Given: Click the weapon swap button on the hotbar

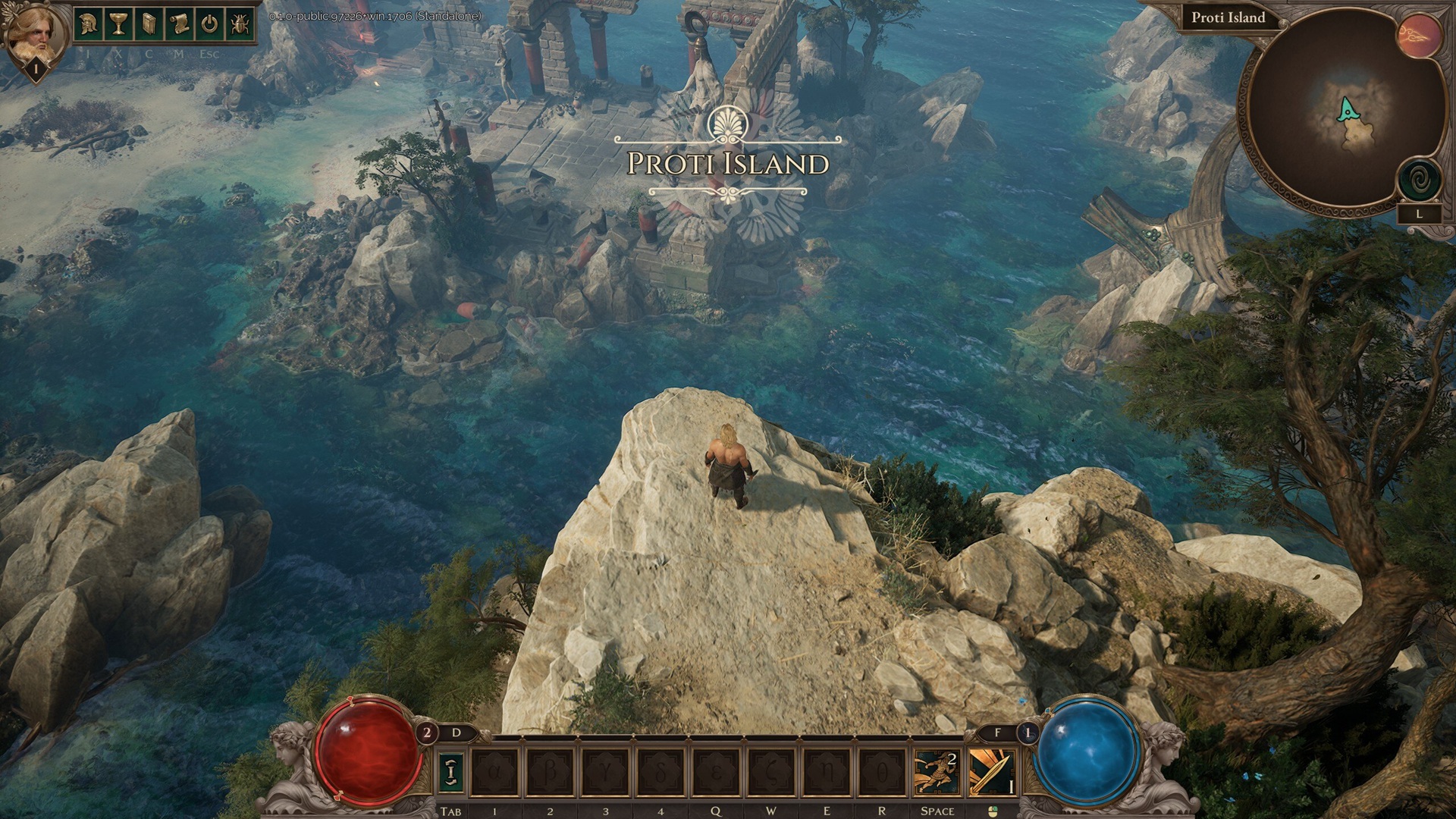Looking at the screenshot, I should [451, 773].
